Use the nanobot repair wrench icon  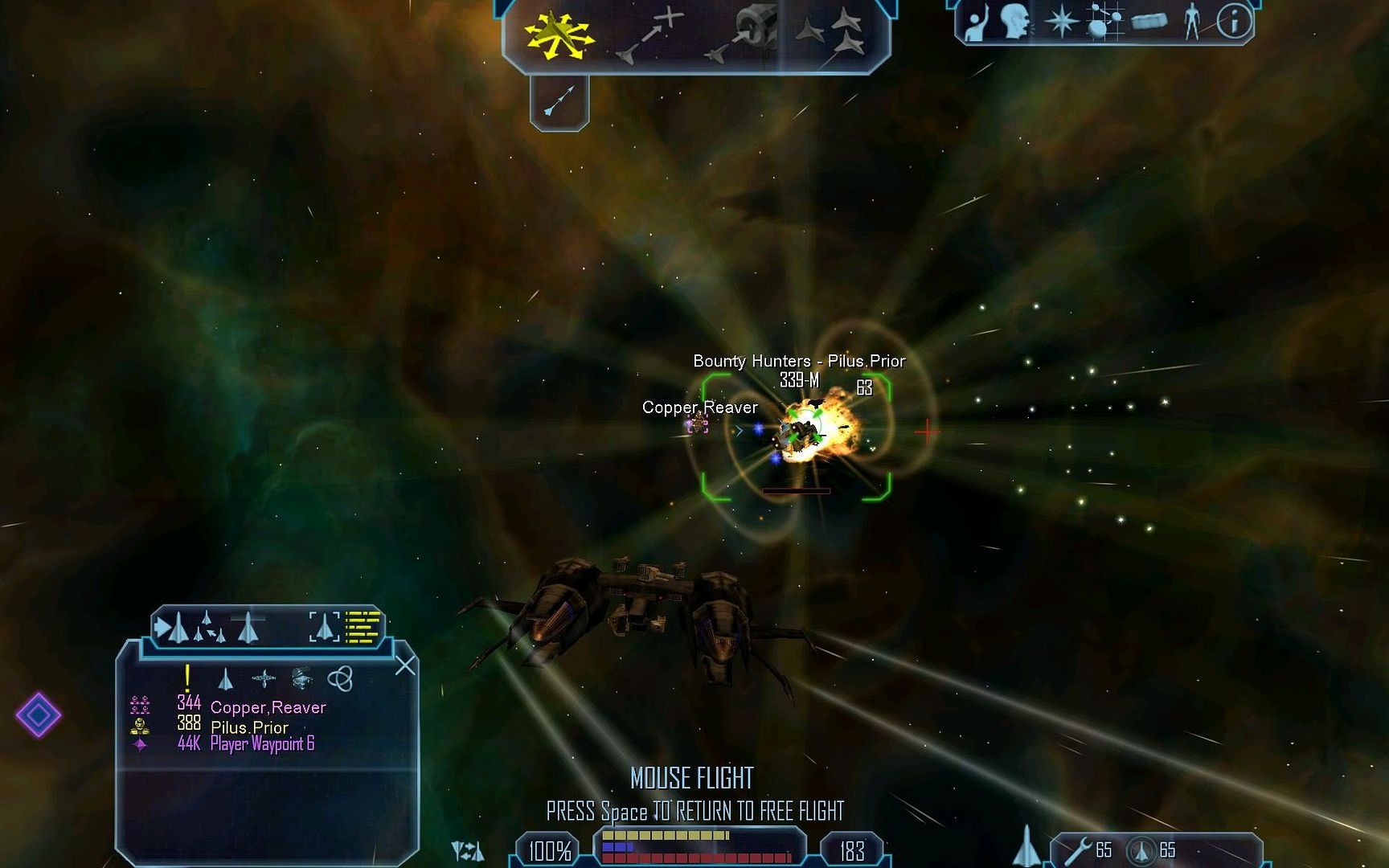[x=1078, y=850]
